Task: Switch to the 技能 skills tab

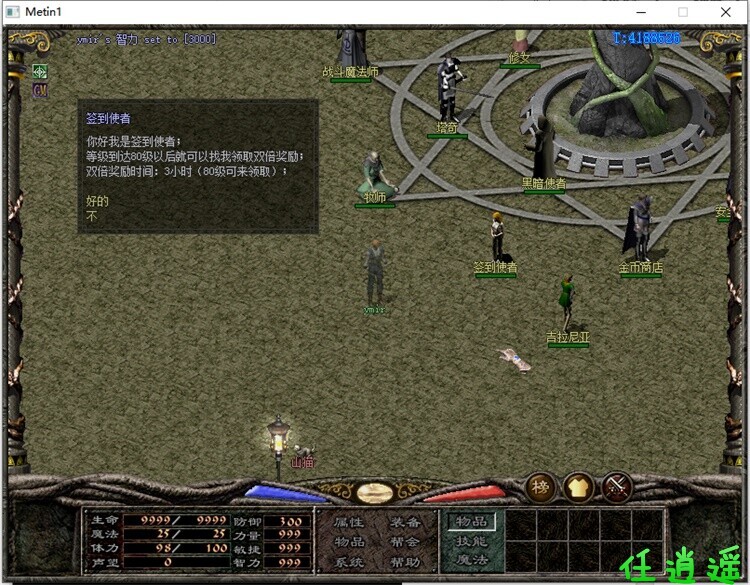Action: point(471,541)
